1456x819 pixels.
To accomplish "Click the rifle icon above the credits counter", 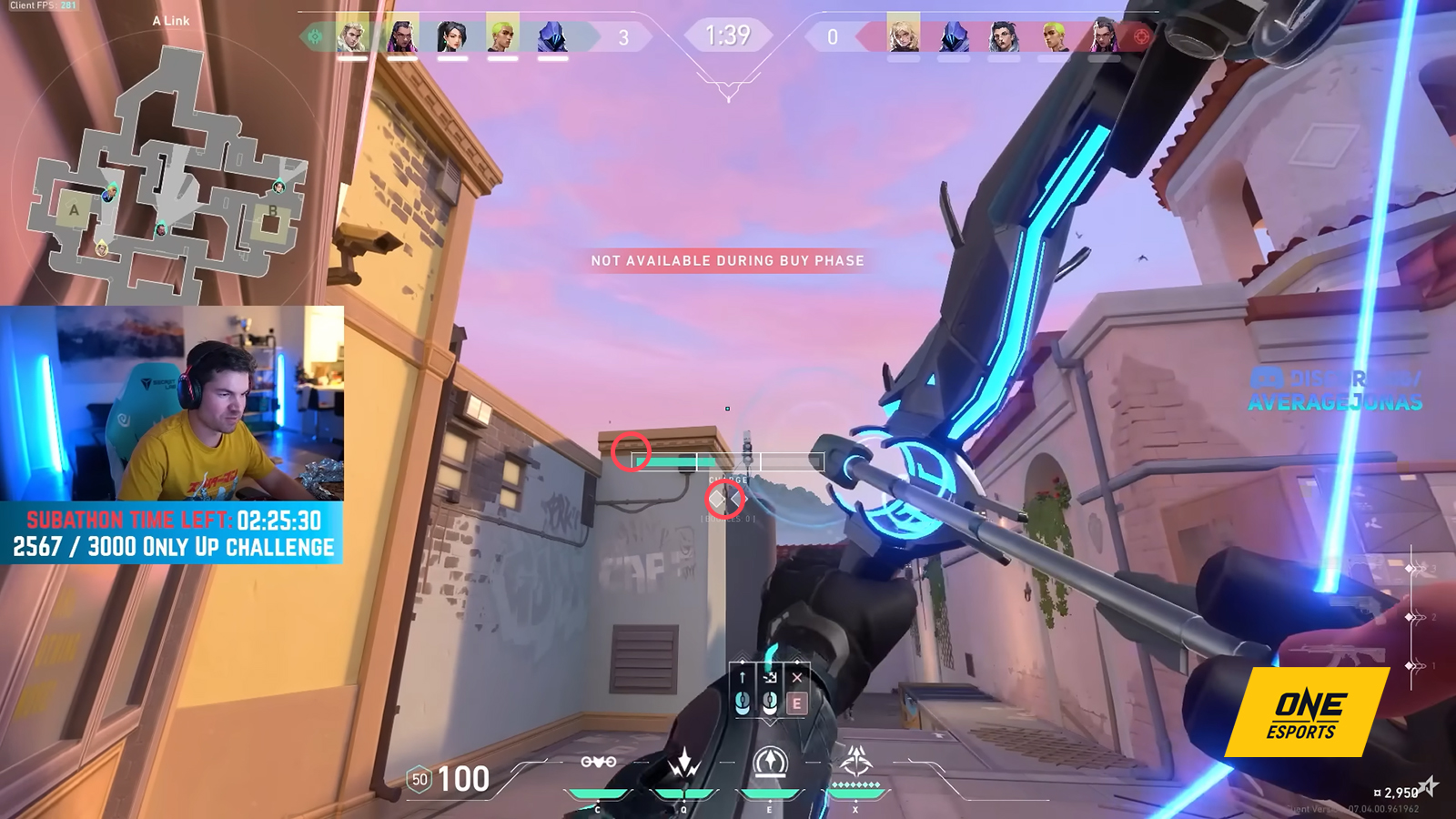I will [x=1340, y=653].
